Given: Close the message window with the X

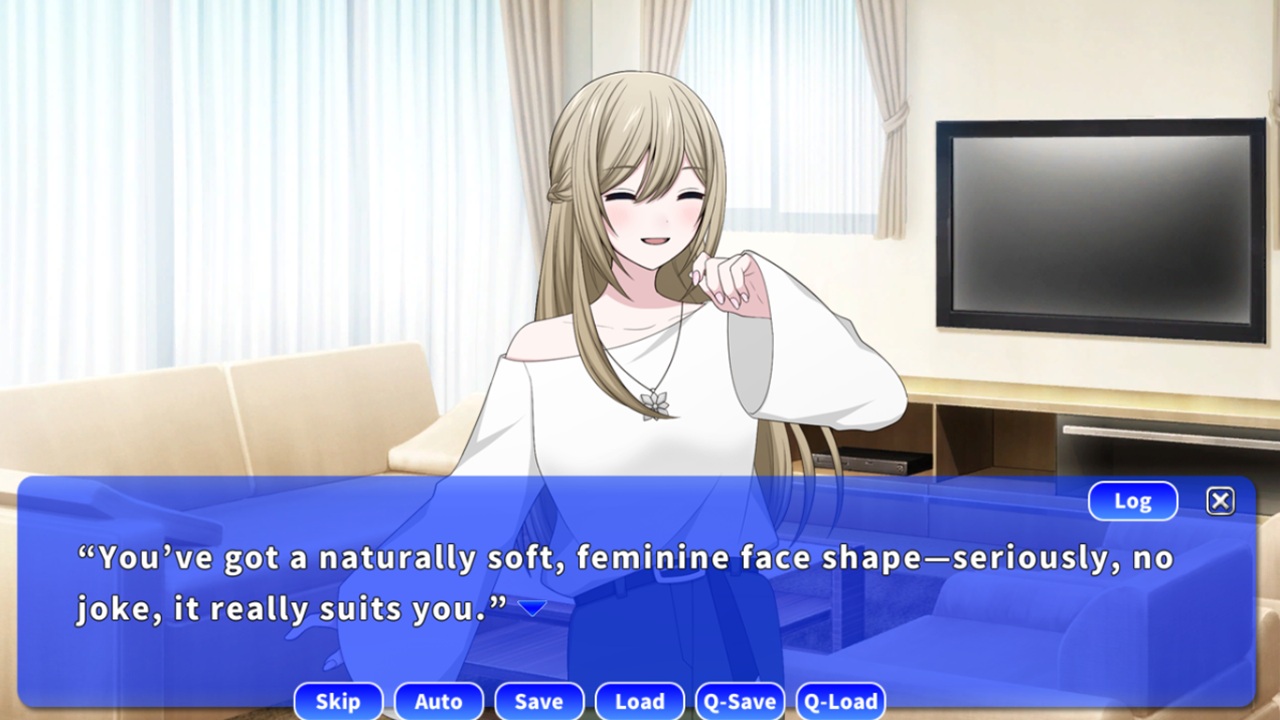Looking at the screenshot, I should coord(1220,501).
